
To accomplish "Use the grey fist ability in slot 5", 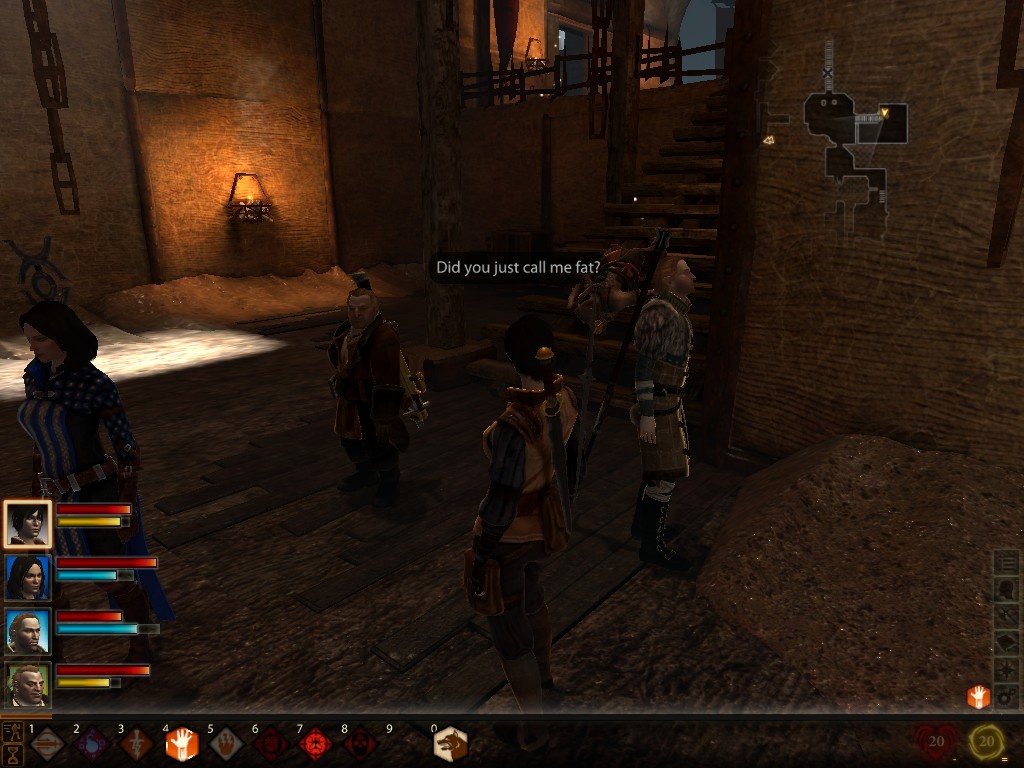I will coord(225,744).
